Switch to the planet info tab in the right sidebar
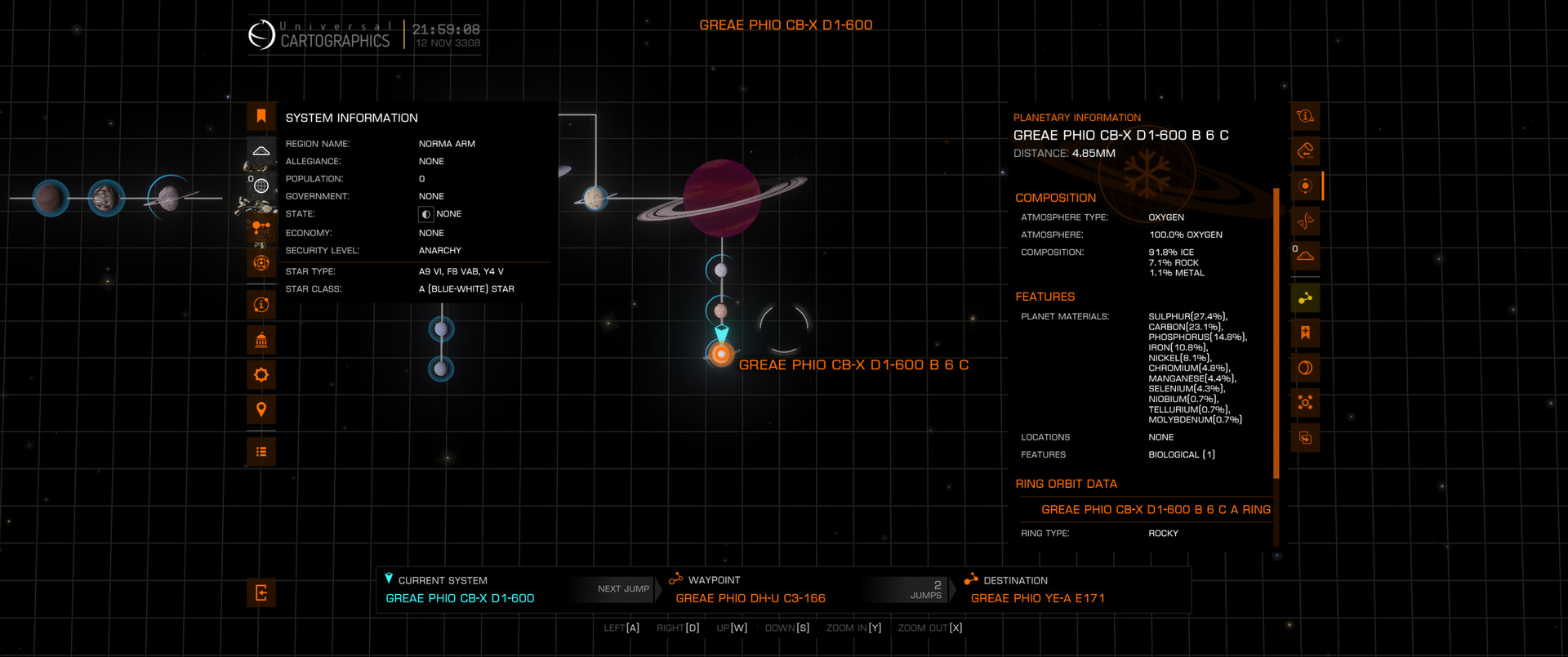The height and width of the screenshot is (657, 1568). pyautogui.click(x=1305, y=116)
